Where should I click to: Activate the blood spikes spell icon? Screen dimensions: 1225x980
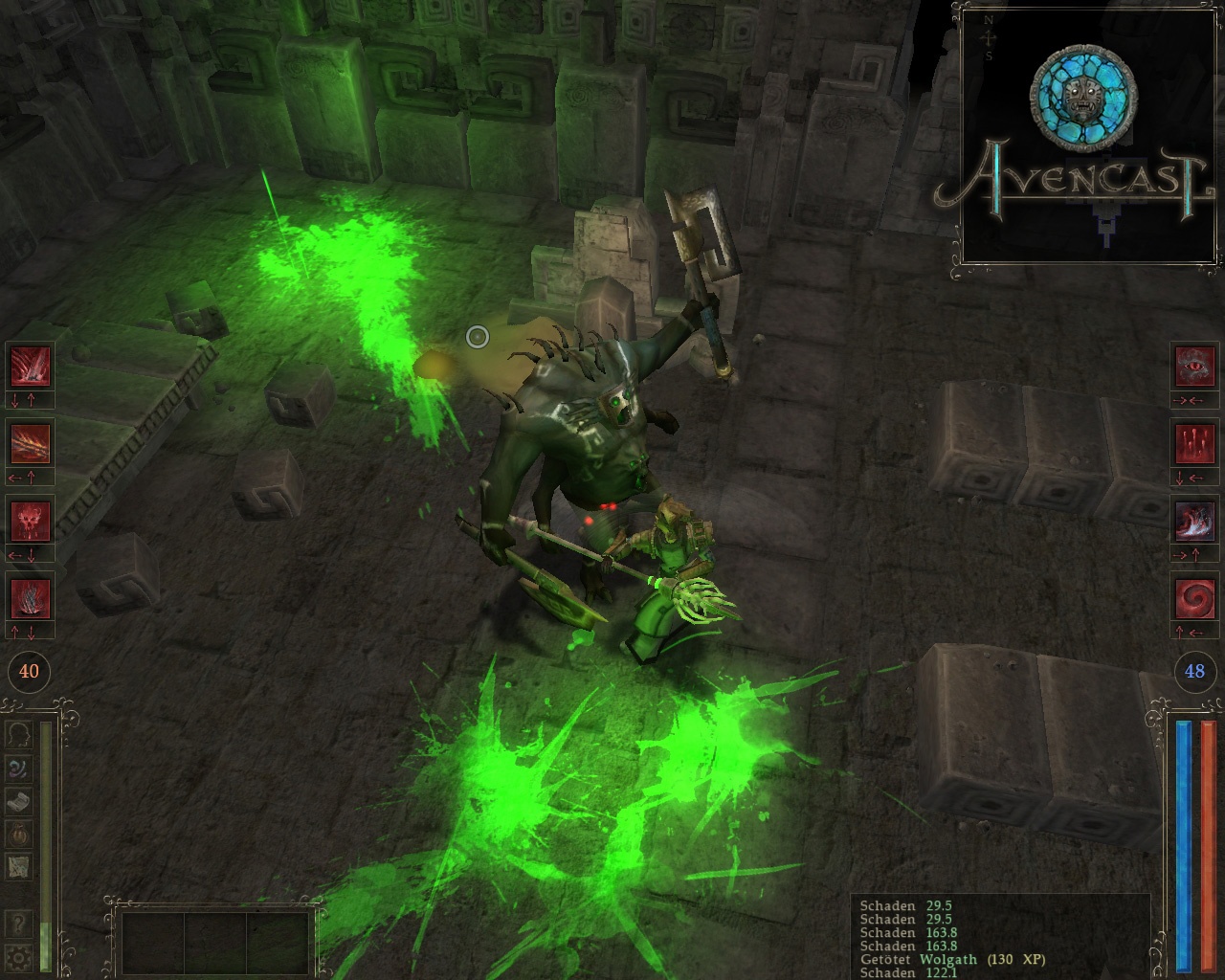tap(1196, 445)
